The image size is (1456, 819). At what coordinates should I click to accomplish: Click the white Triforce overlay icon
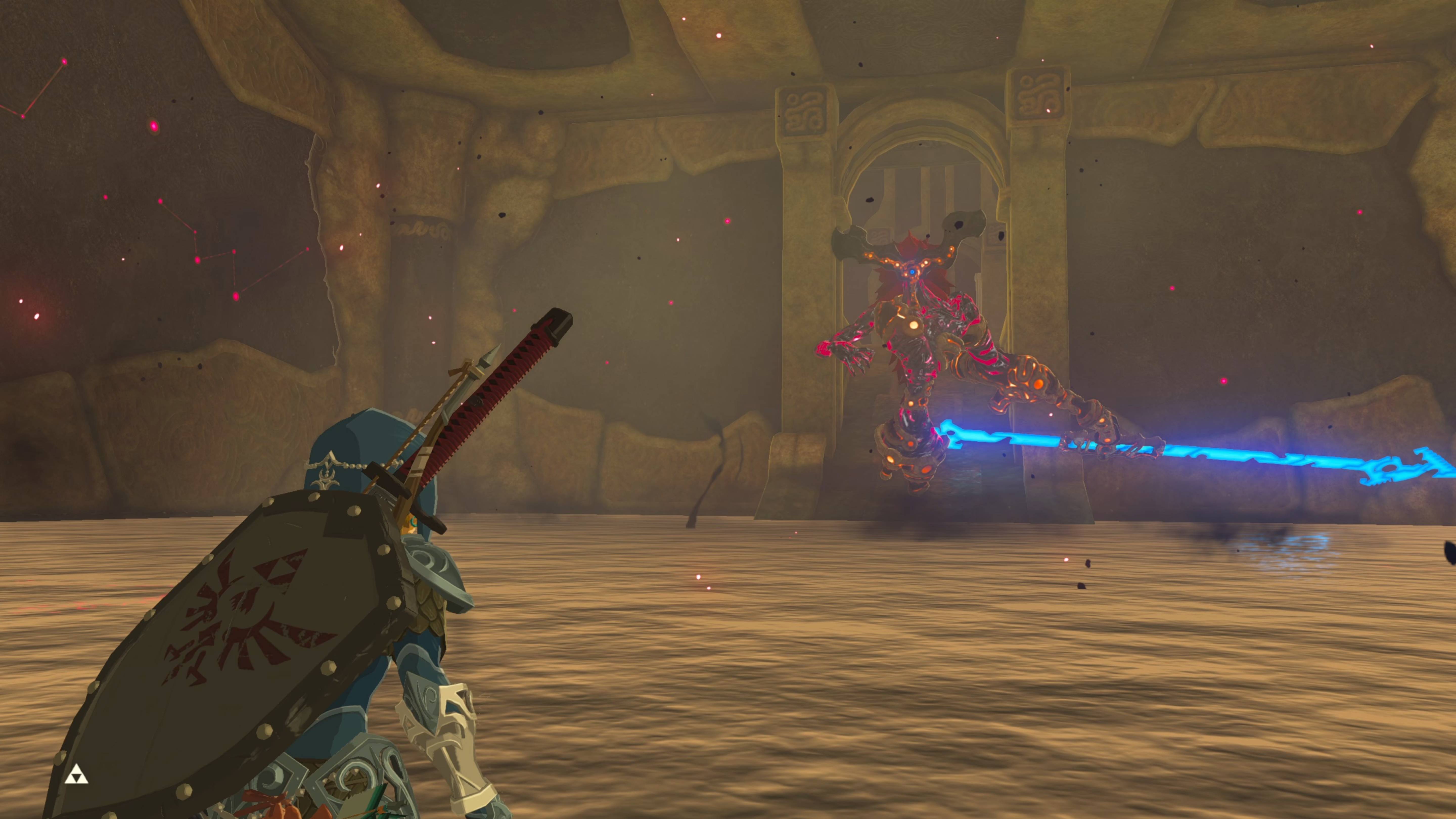[76, 776]
